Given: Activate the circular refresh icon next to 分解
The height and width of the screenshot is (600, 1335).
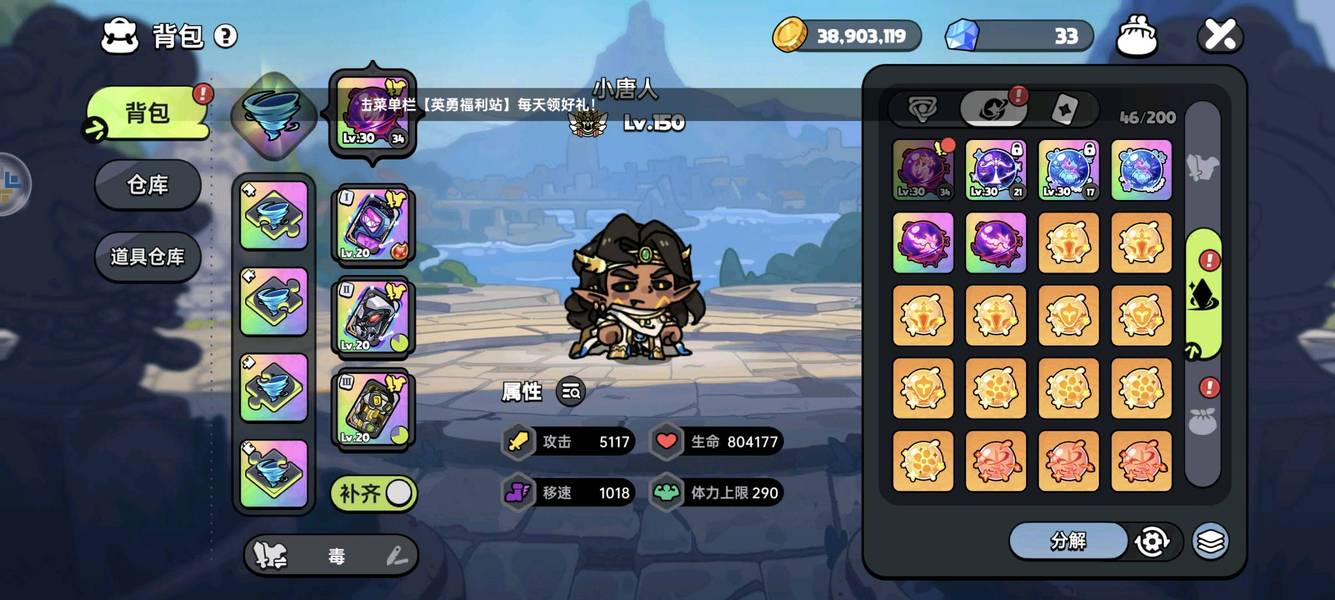Looking at the screenshot, I should pyautogui.click(x=1152, y=541).
